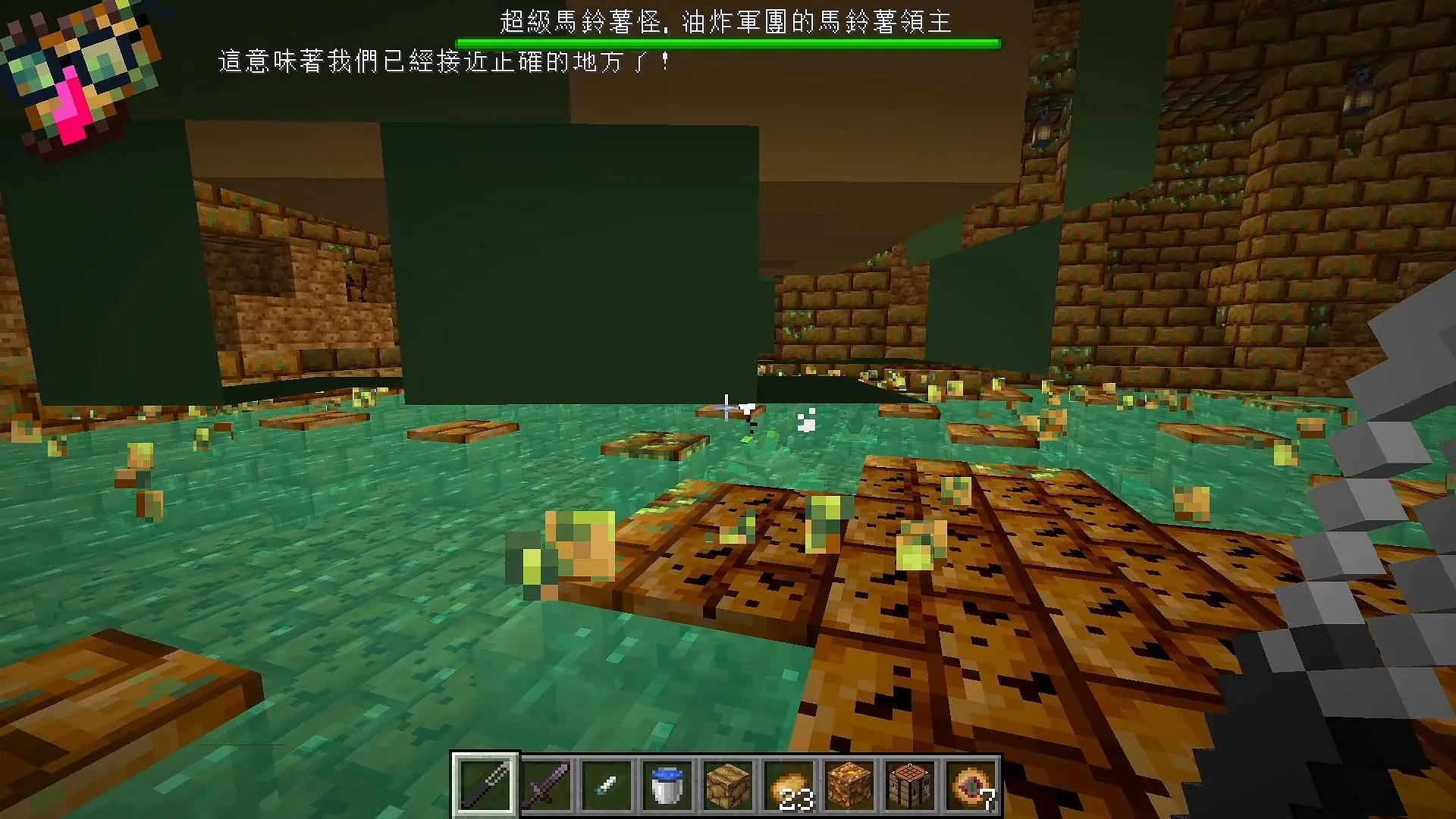Image resolution: width=1456 pixels, height=819 pixels.
Task: Click the white floating item near the crosshair
Action: pyautogui.click(x=806, y=420)
